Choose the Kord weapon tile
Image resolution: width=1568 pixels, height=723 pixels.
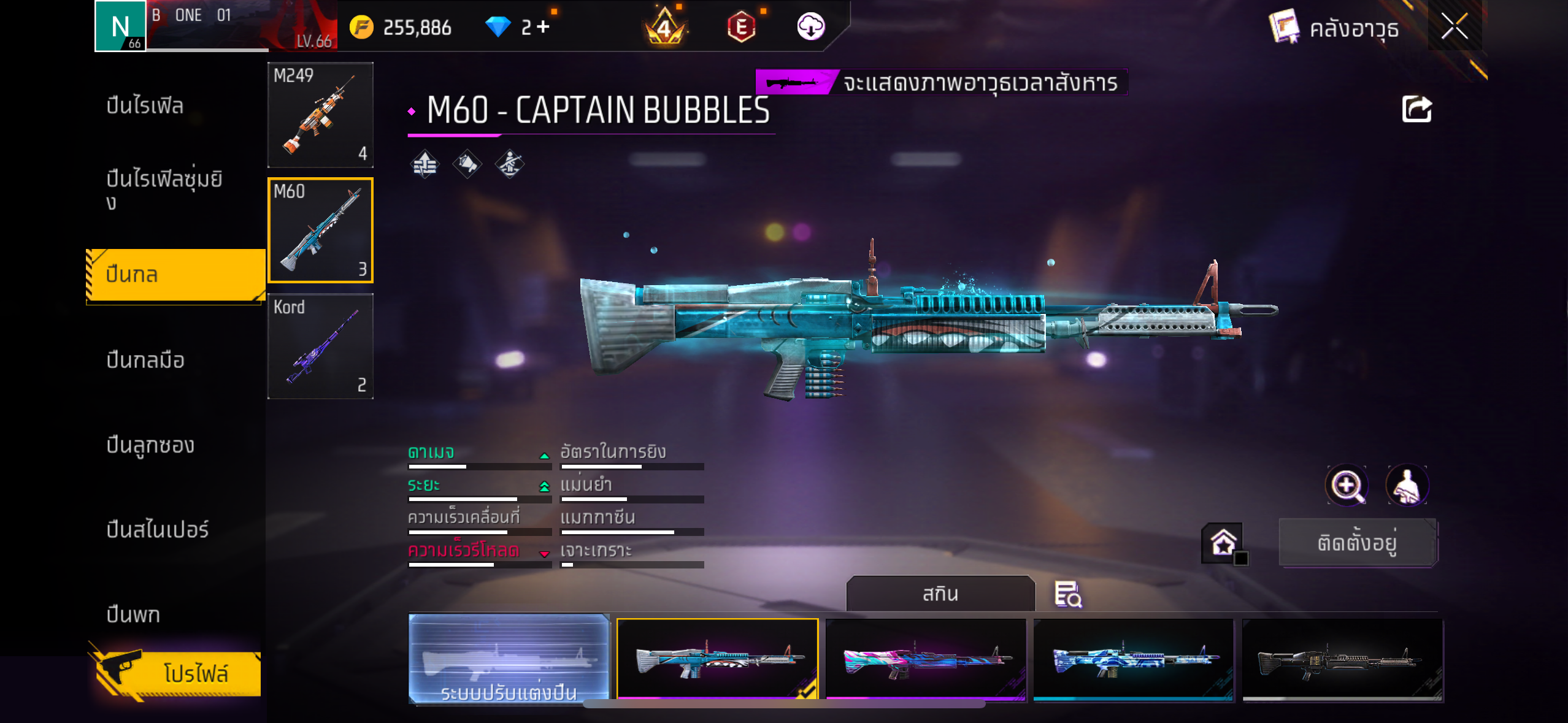(x=320, y=346)
